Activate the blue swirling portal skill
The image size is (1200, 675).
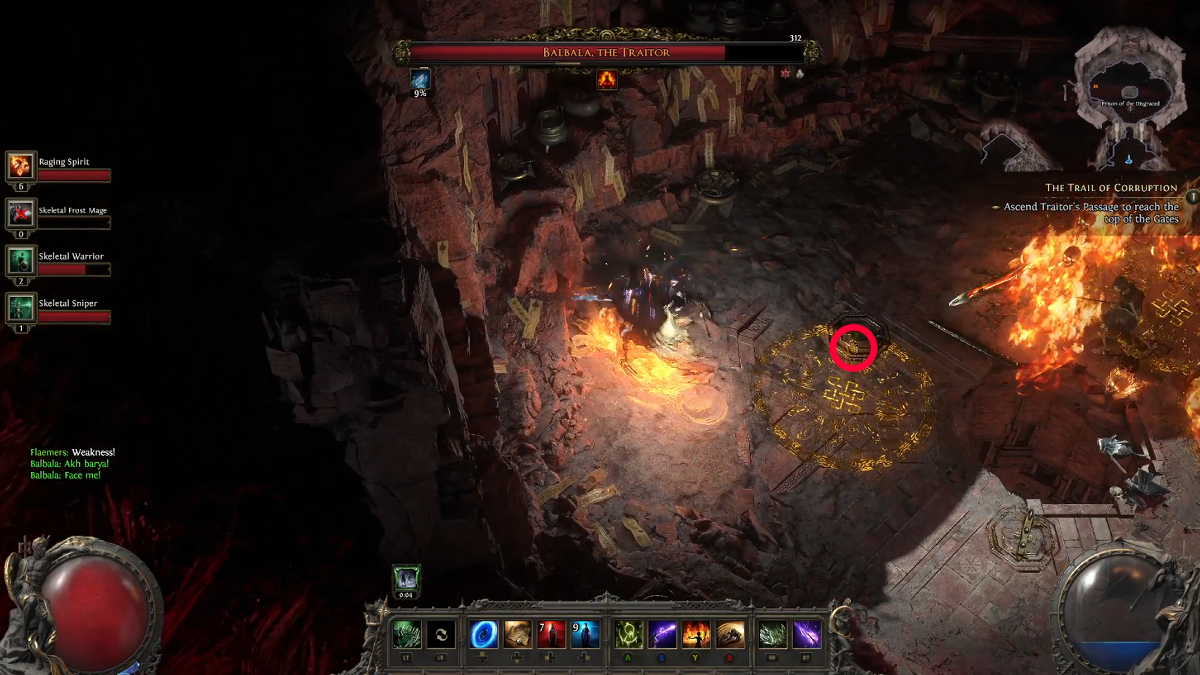click(x=484, y=634)
